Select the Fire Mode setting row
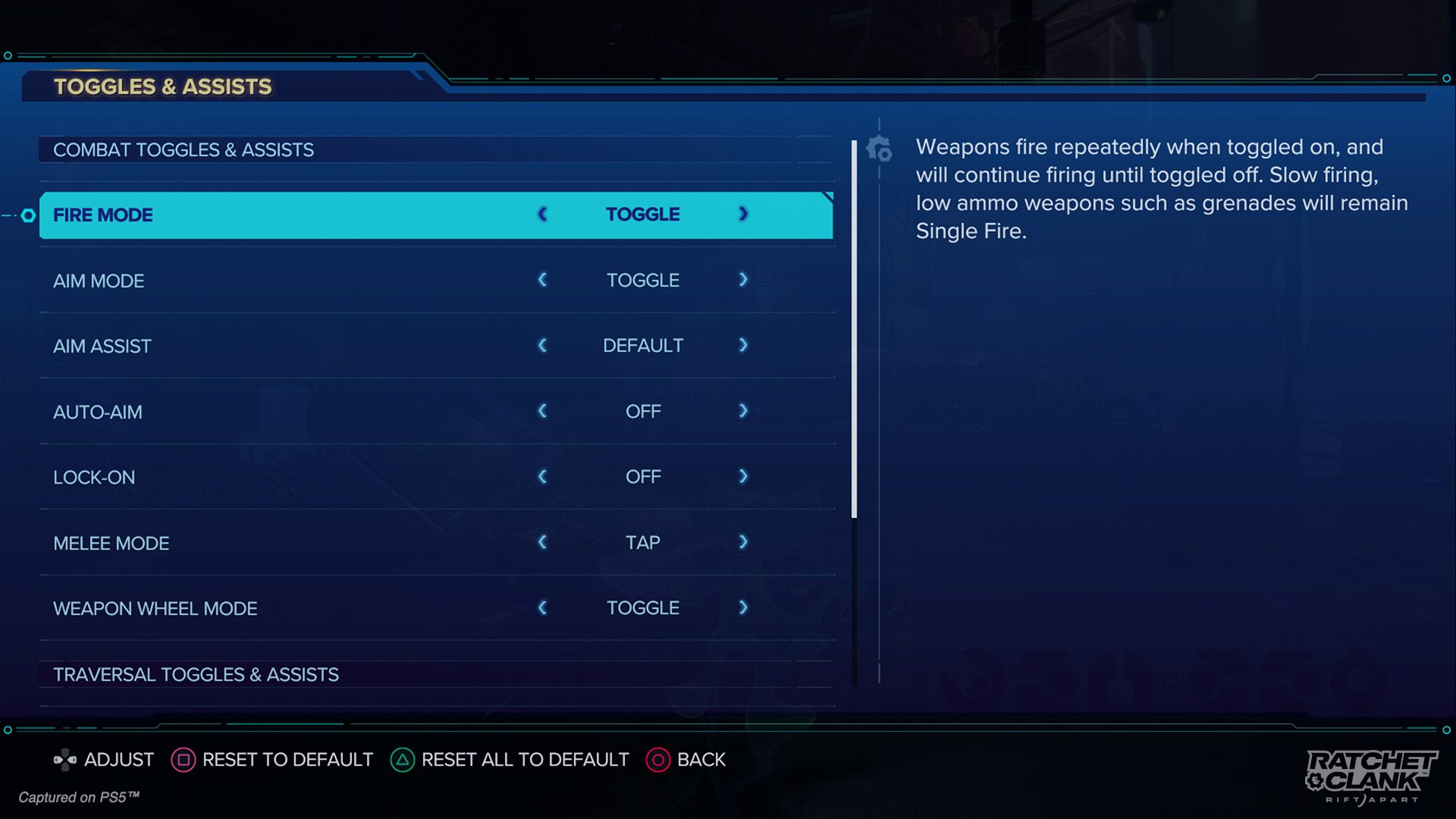The image size is (1456, 819). click(303, 215)
